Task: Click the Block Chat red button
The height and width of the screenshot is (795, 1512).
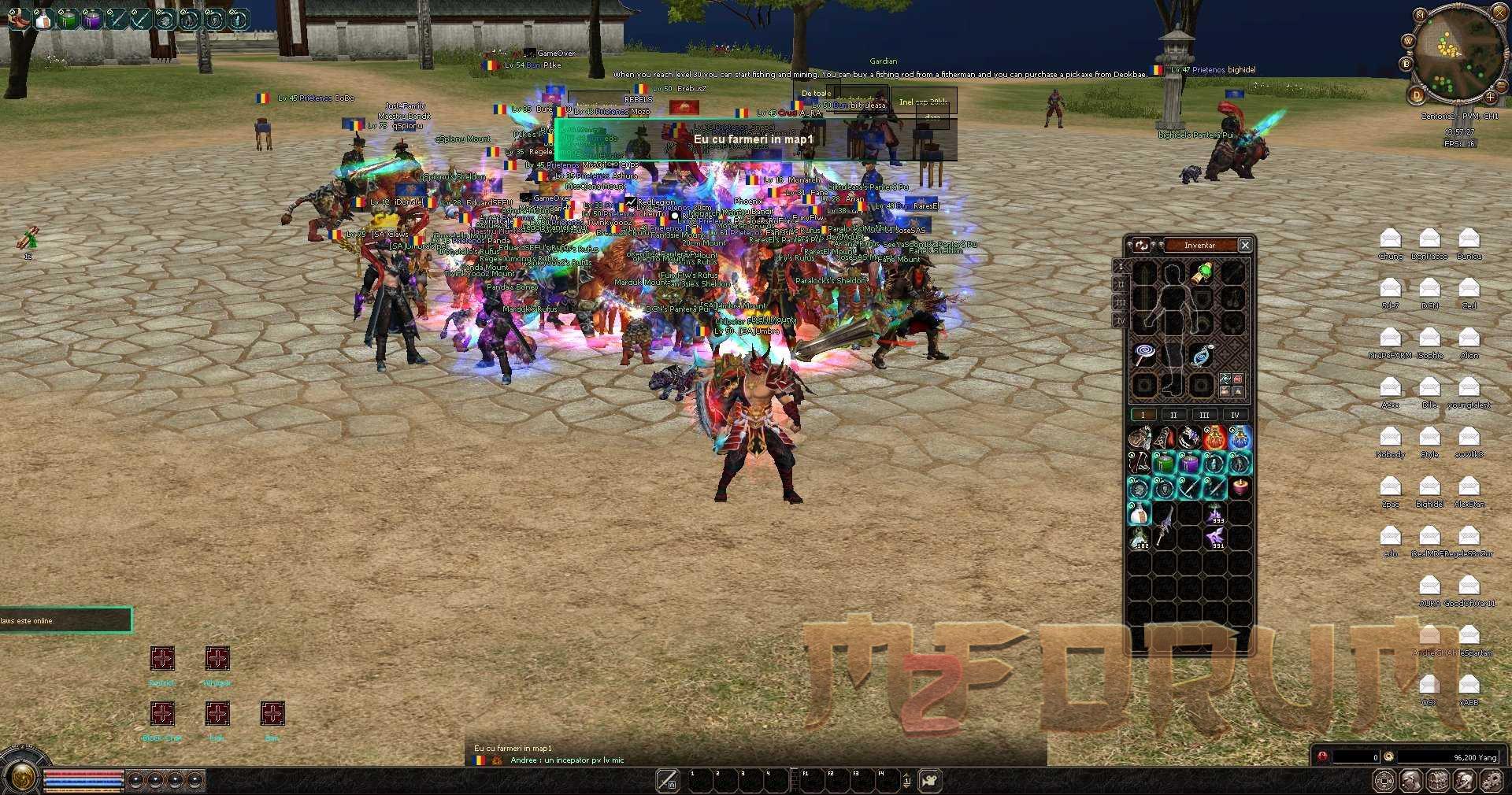Action: [x=162, y=714]
